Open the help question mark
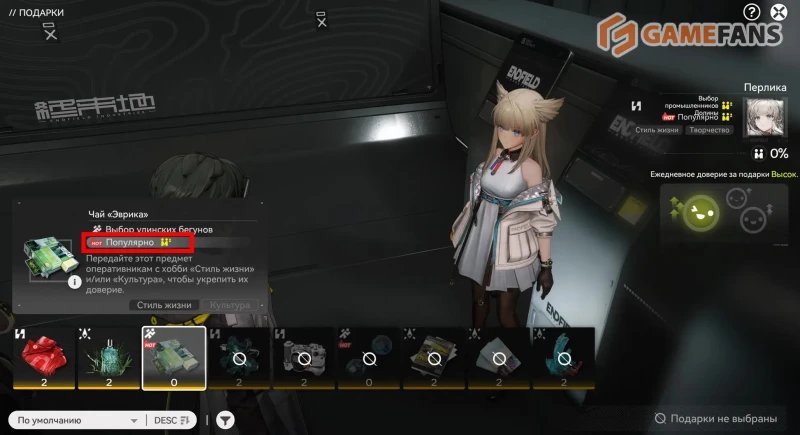This screenshot has height=435, width=800. [x=752, y=12]
